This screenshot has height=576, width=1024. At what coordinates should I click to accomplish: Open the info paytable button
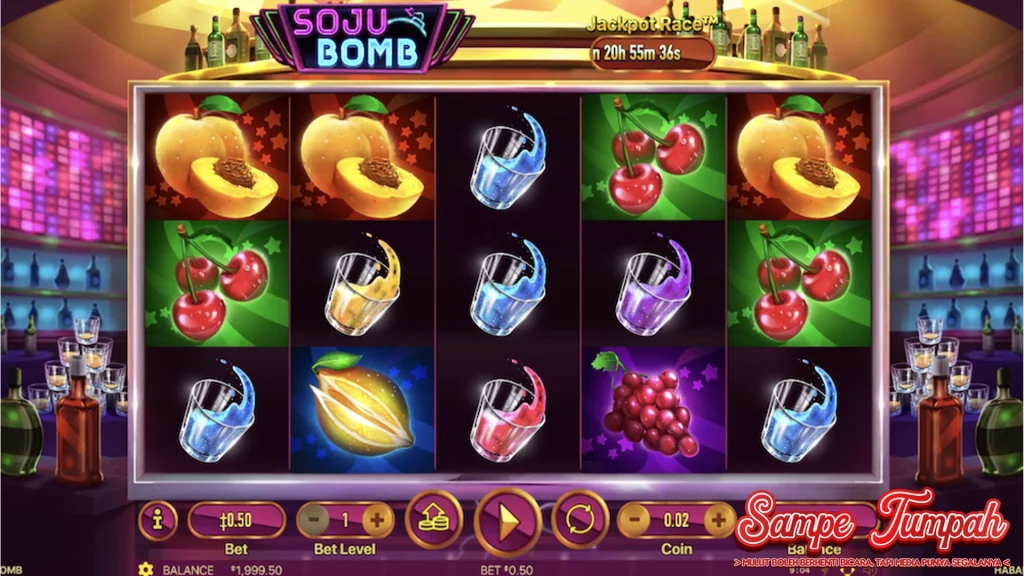(158, 520)
